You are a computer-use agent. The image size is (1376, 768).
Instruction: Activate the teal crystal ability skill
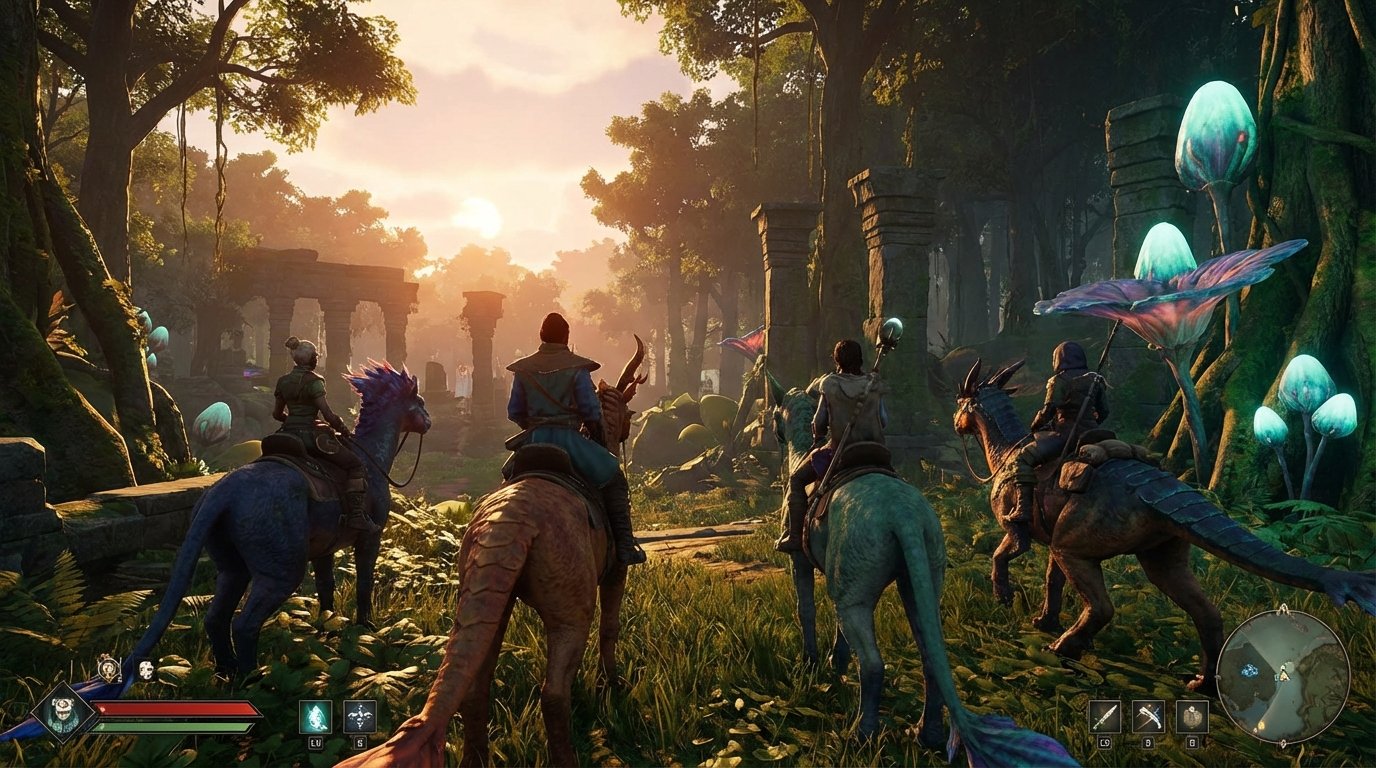point(315,716)
